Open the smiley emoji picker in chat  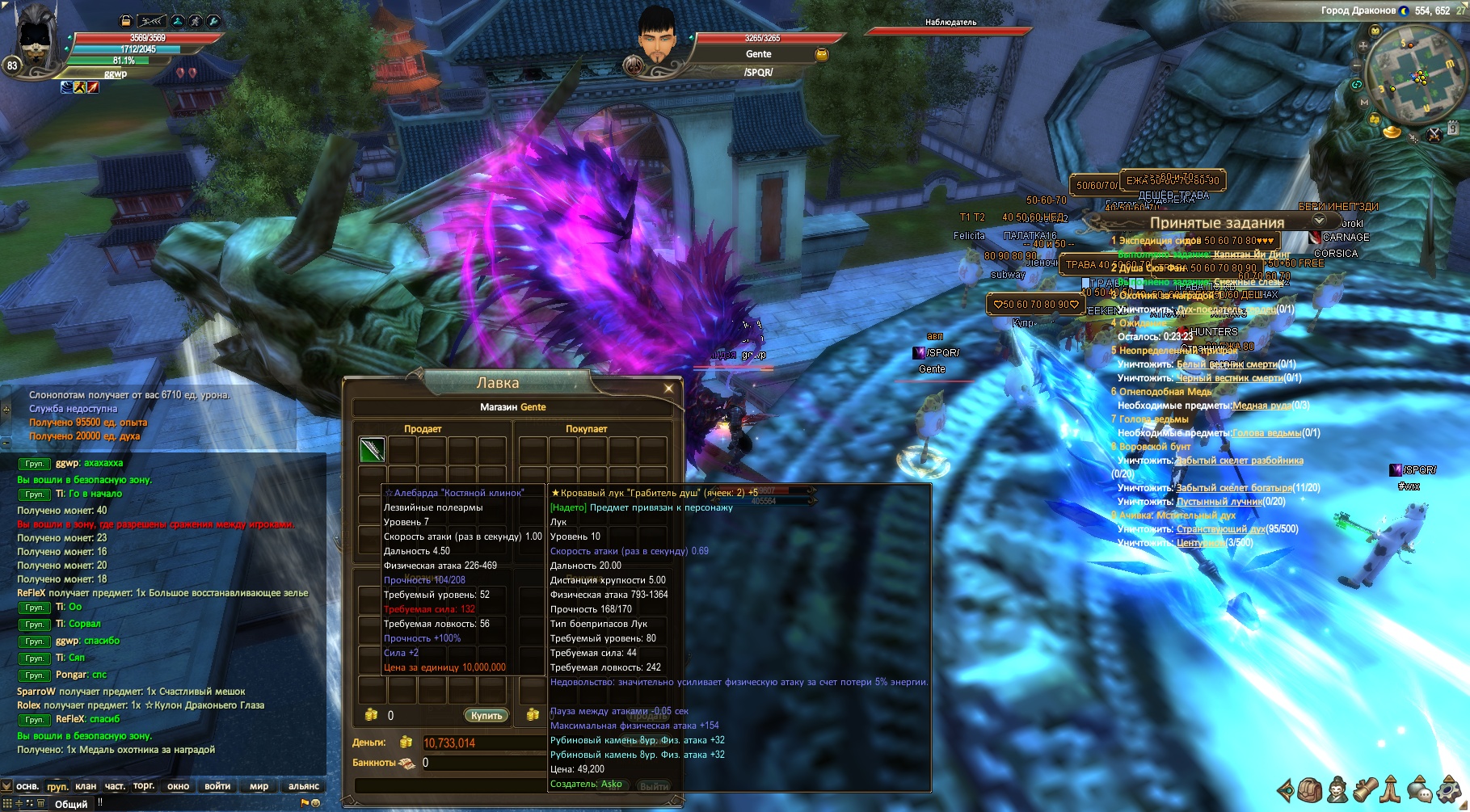316,803
